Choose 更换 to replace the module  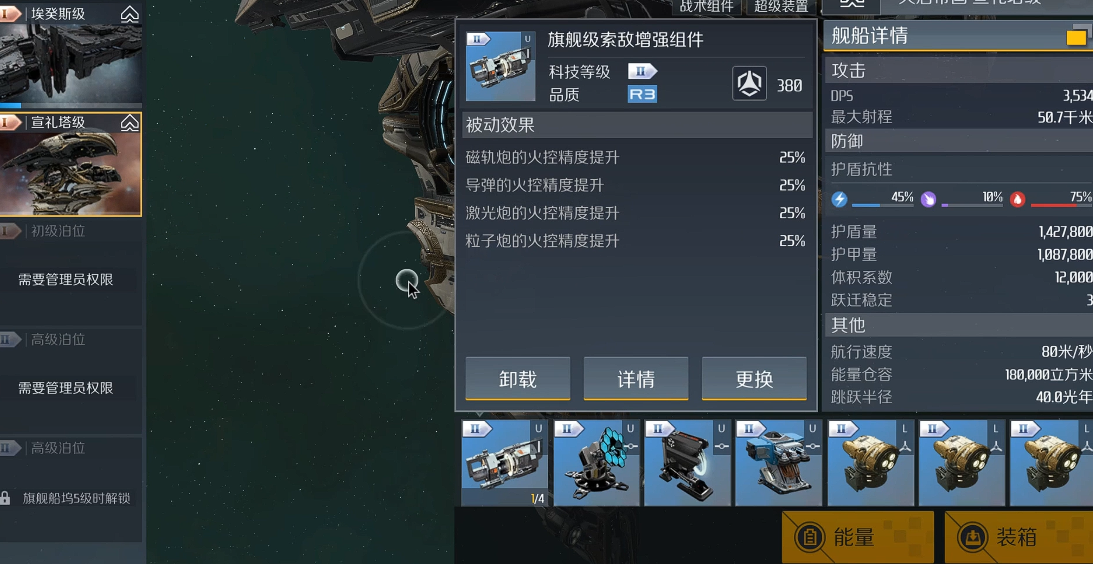754,379
